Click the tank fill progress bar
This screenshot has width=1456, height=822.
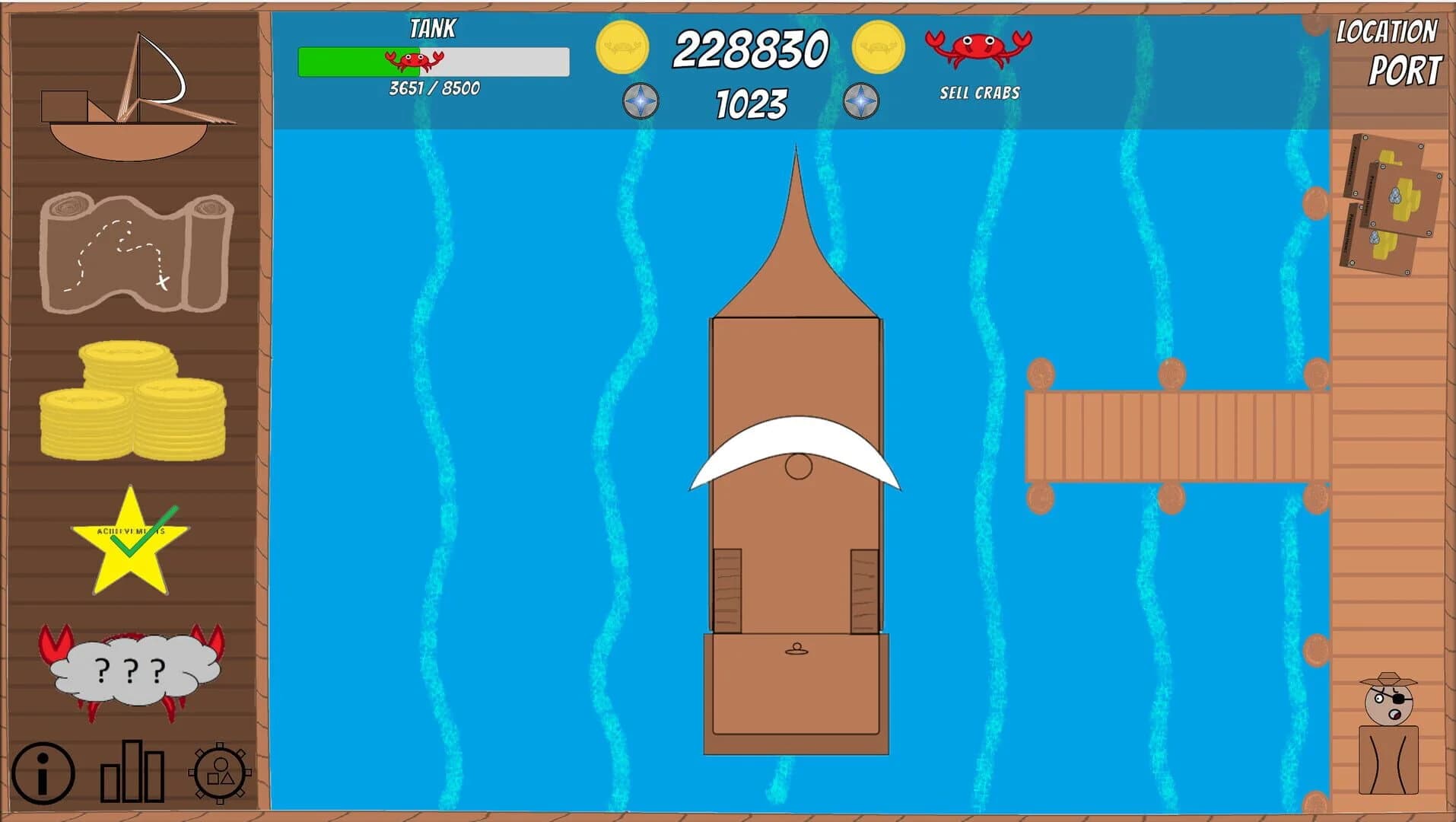point(434,62)
